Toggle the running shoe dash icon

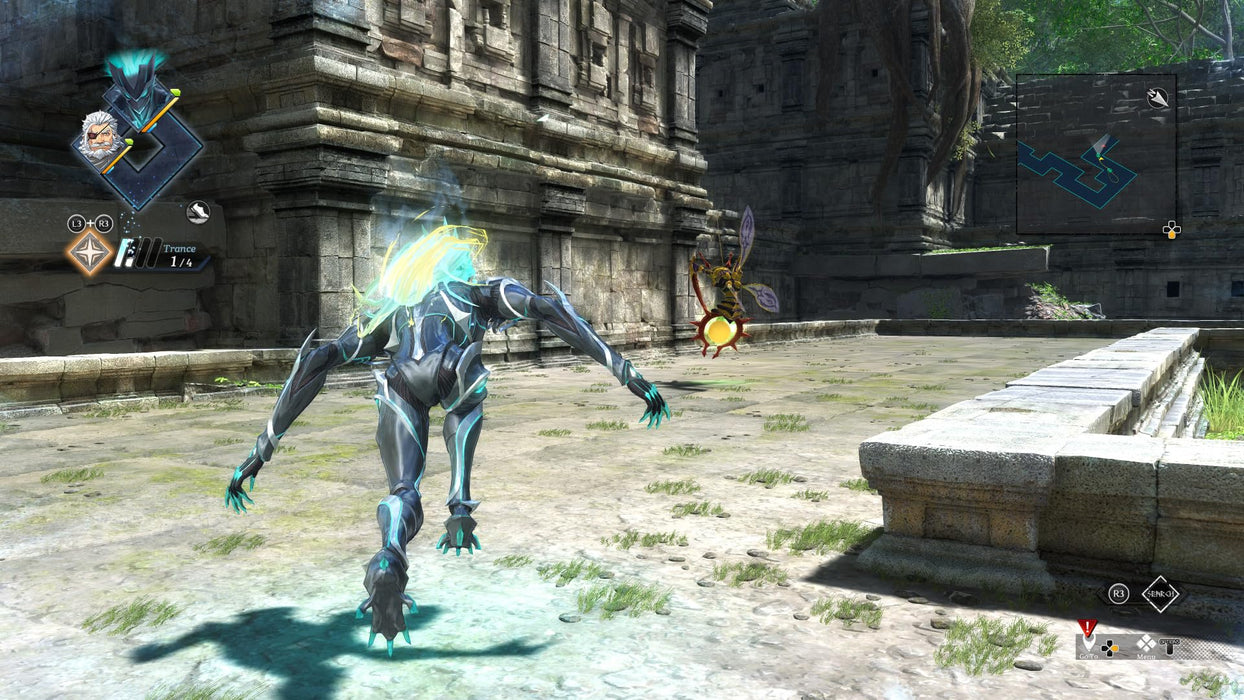pos(198,212)
